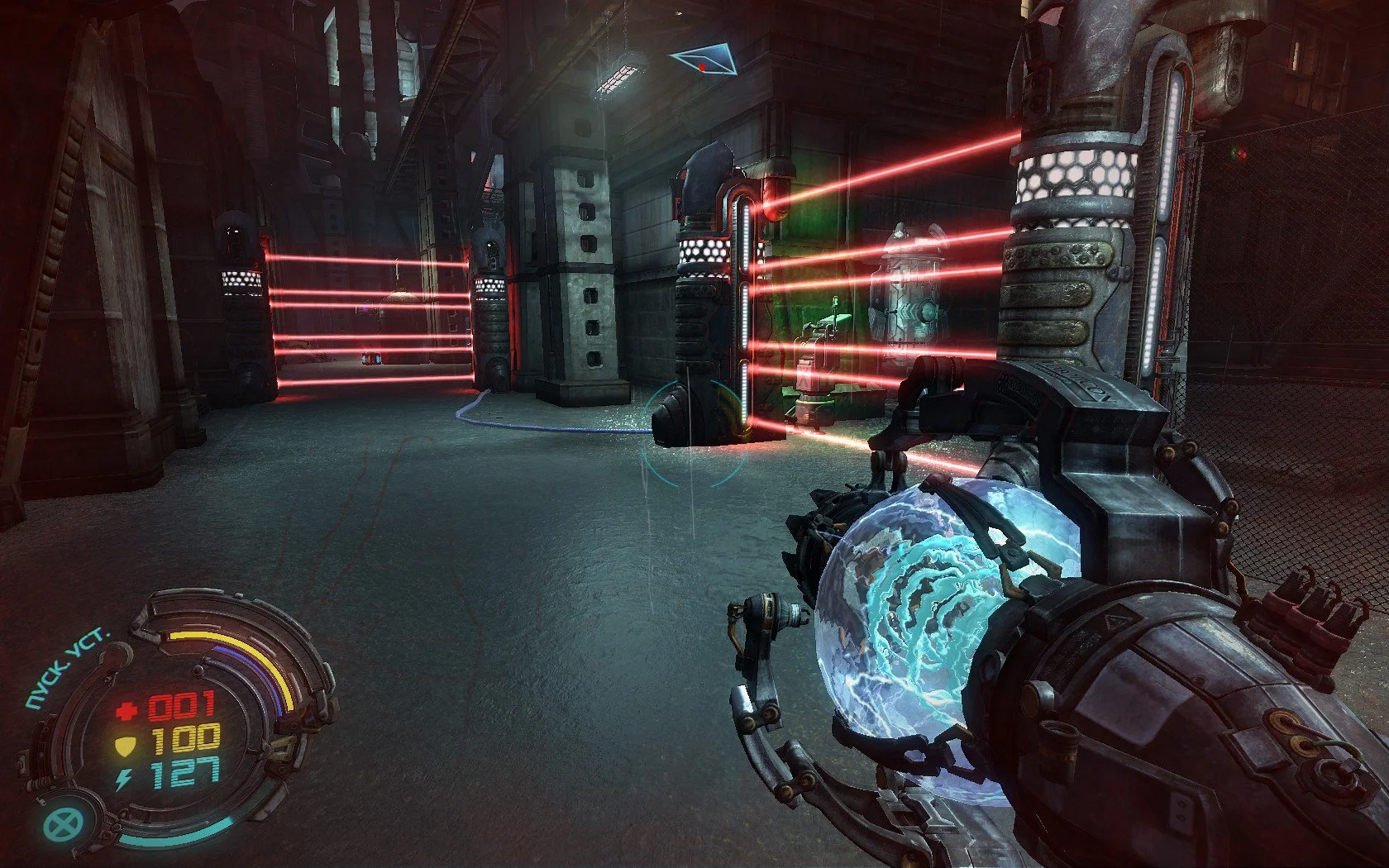Select the blue diamond objective marker
The width and height of the screenshot is (1389, 868).
[x=702, y=61]
